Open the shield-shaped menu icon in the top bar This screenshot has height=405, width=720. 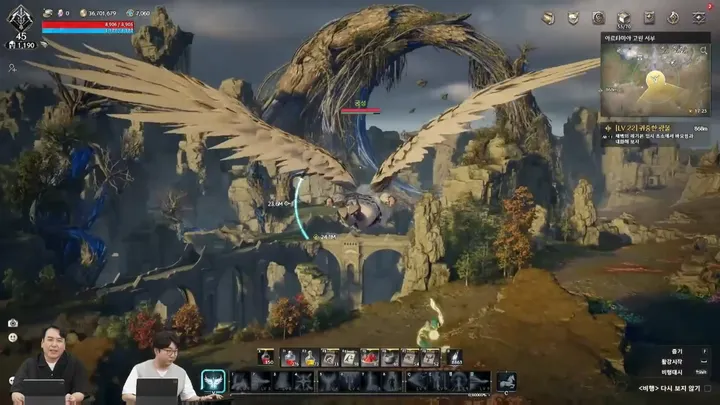tap(573, 18)
